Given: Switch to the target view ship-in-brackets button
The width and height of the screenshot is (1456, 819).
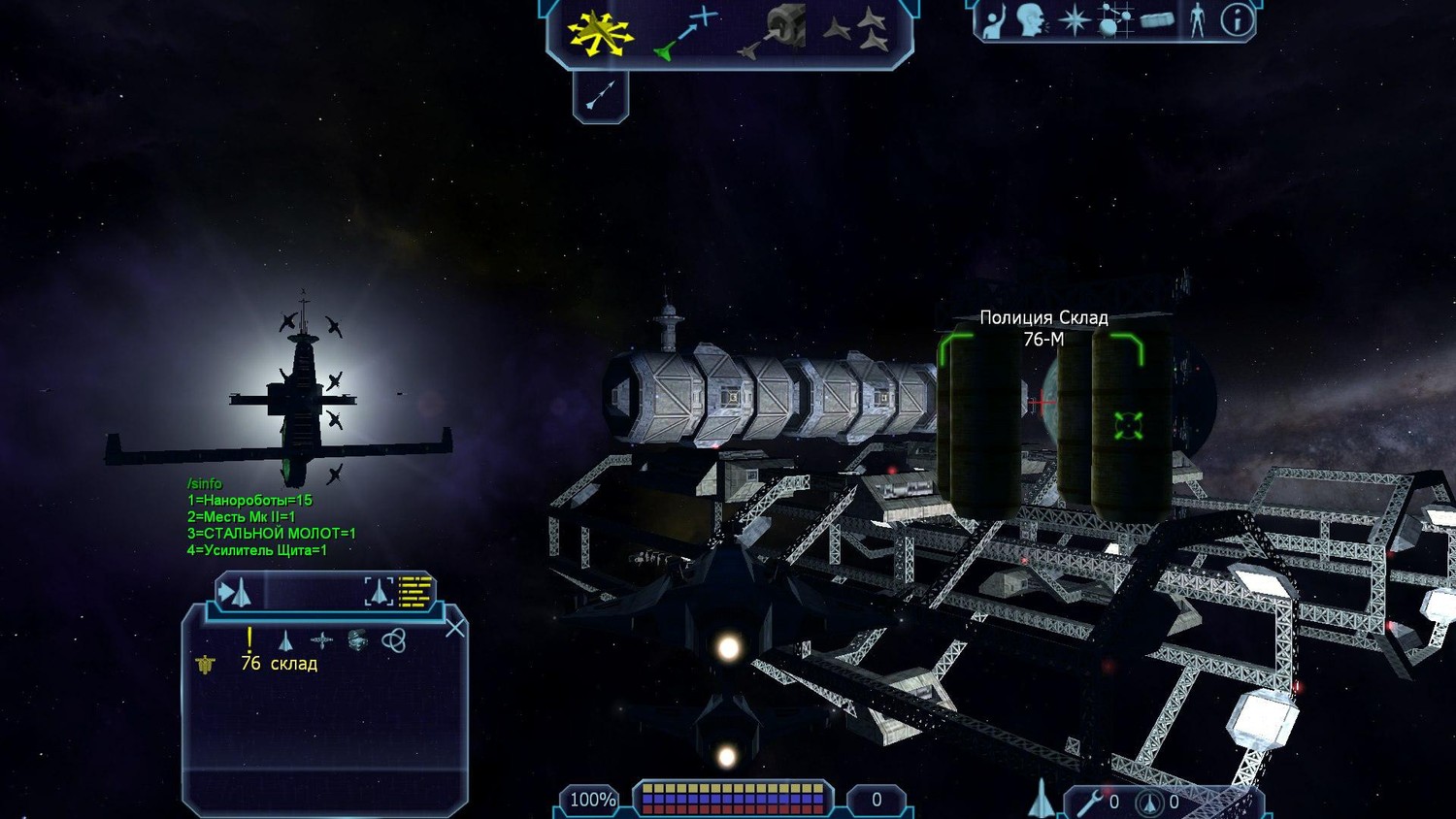Looking at the screenshot, I should [379, 592].
